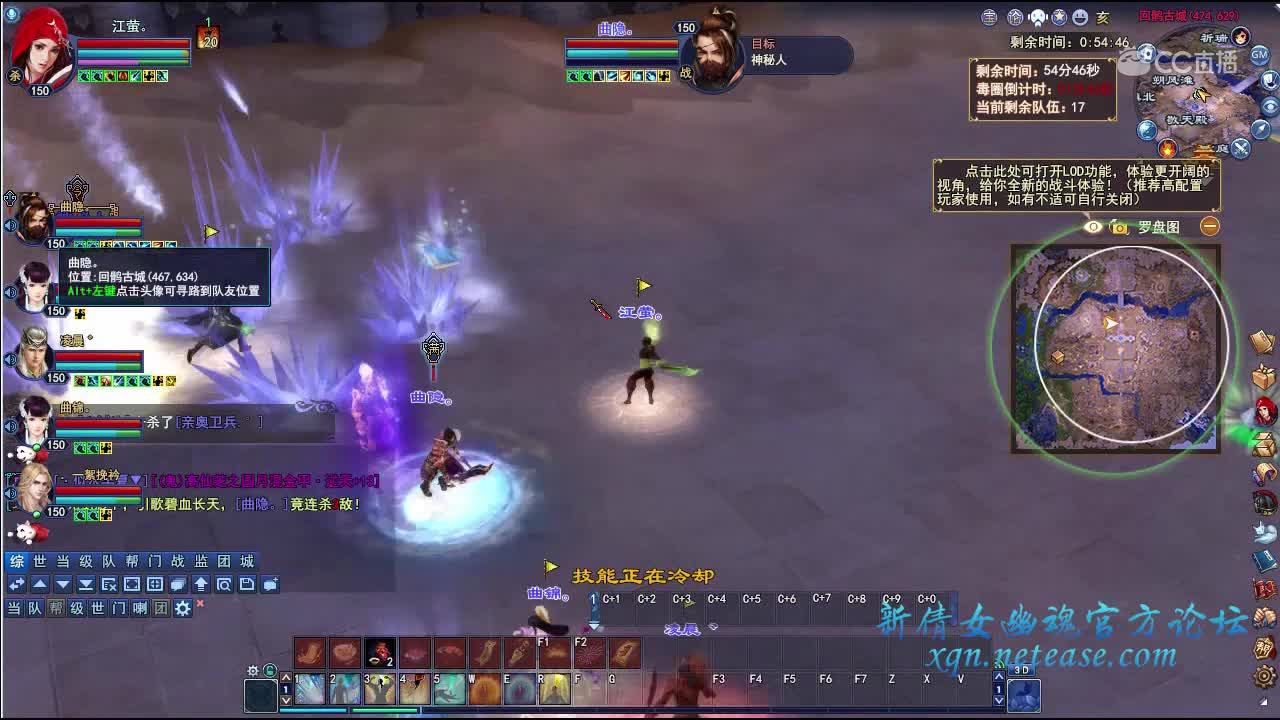Switch to the 综 chat tab
This screenshot has height=720, width=1280.
(x=17, y=561)
